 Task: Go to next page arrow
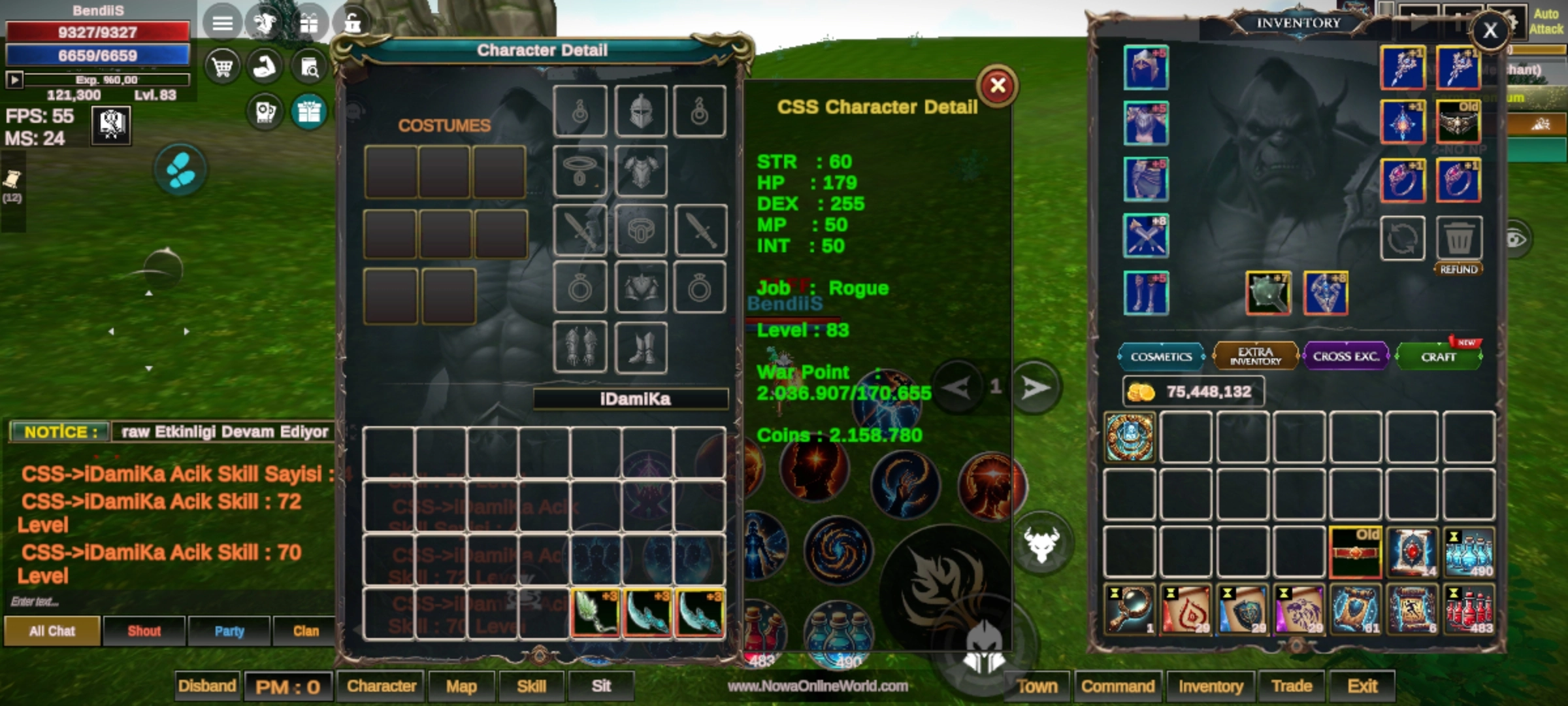(1035, 388)
